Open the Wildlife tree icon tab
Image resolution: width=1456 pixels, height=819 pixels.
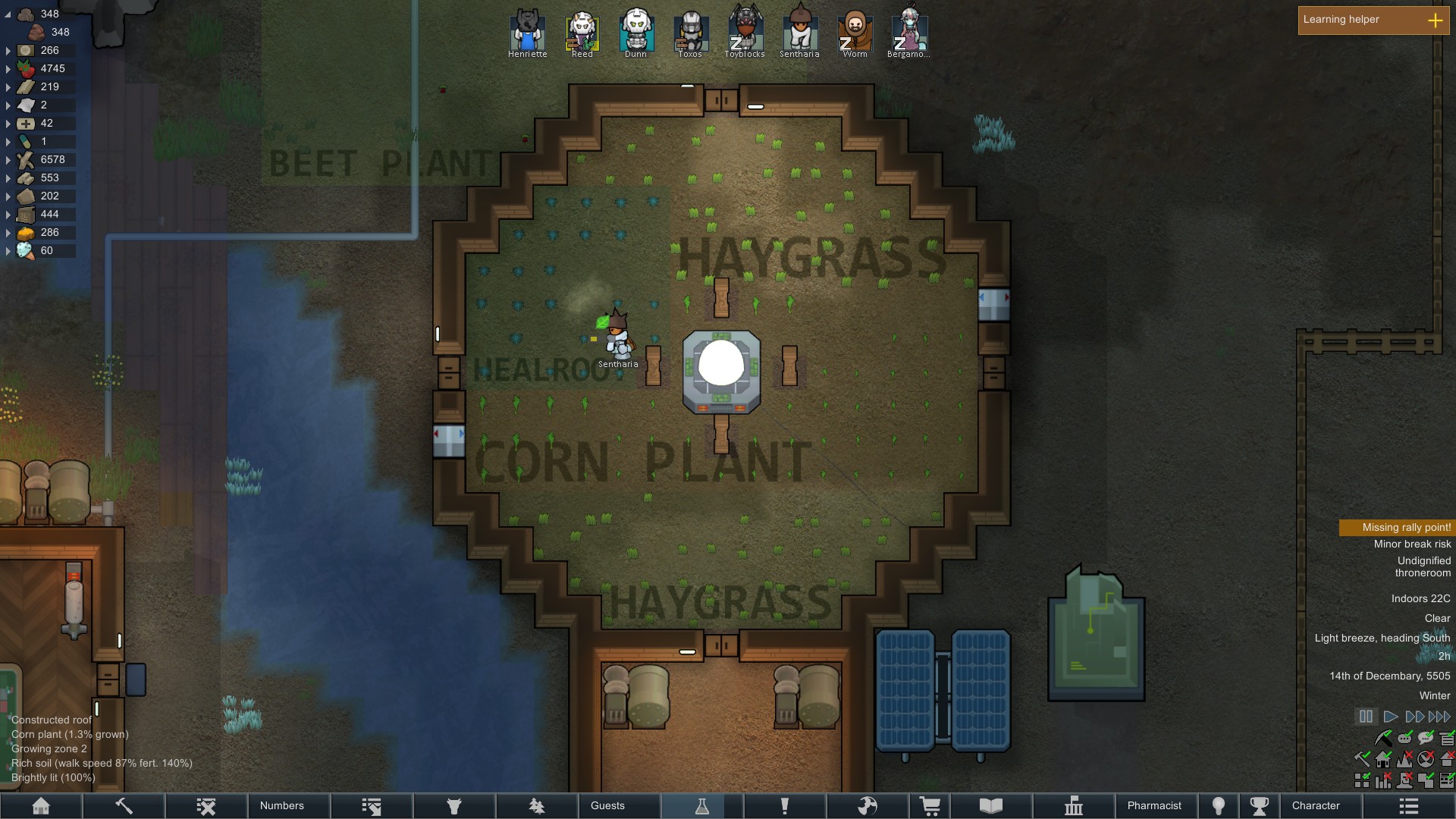click(x=537, y=805)
